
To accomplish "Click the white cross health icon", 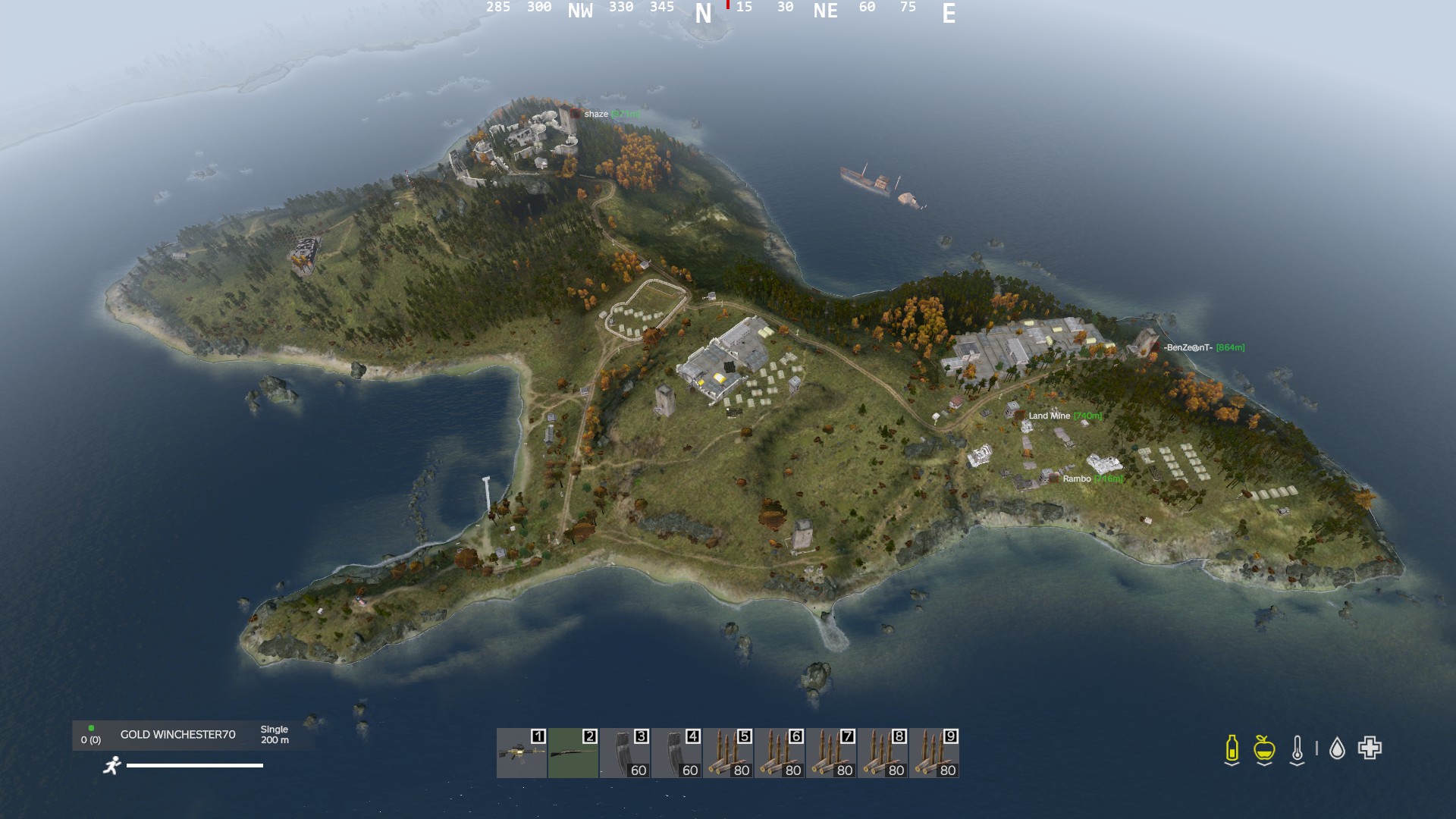I will tap(1370, 748).
